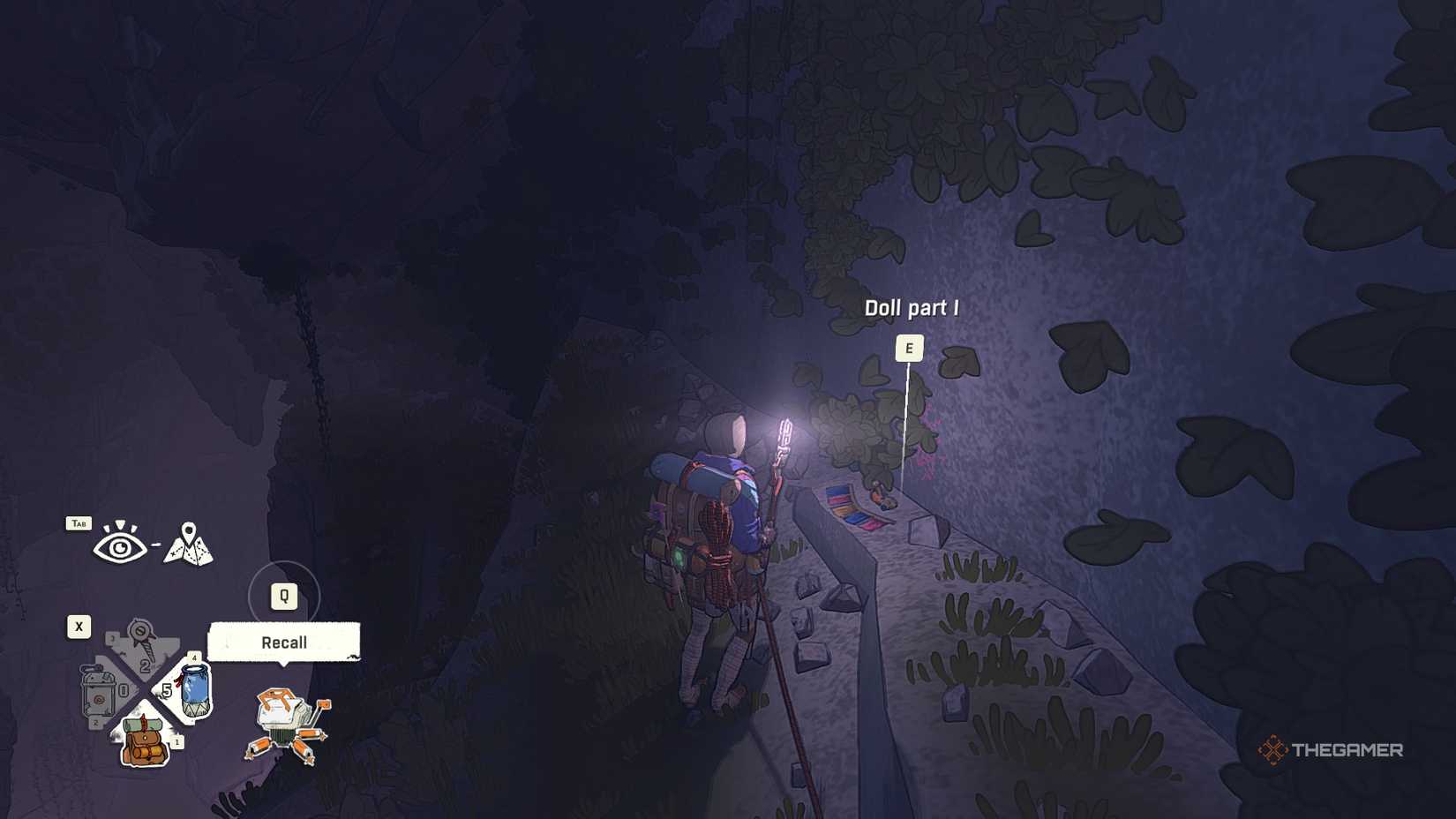Select the screw piton icon in the item wheel
Image resolution: width=1456 pixels, height=819 pixels.
click(x=140, y=637)
